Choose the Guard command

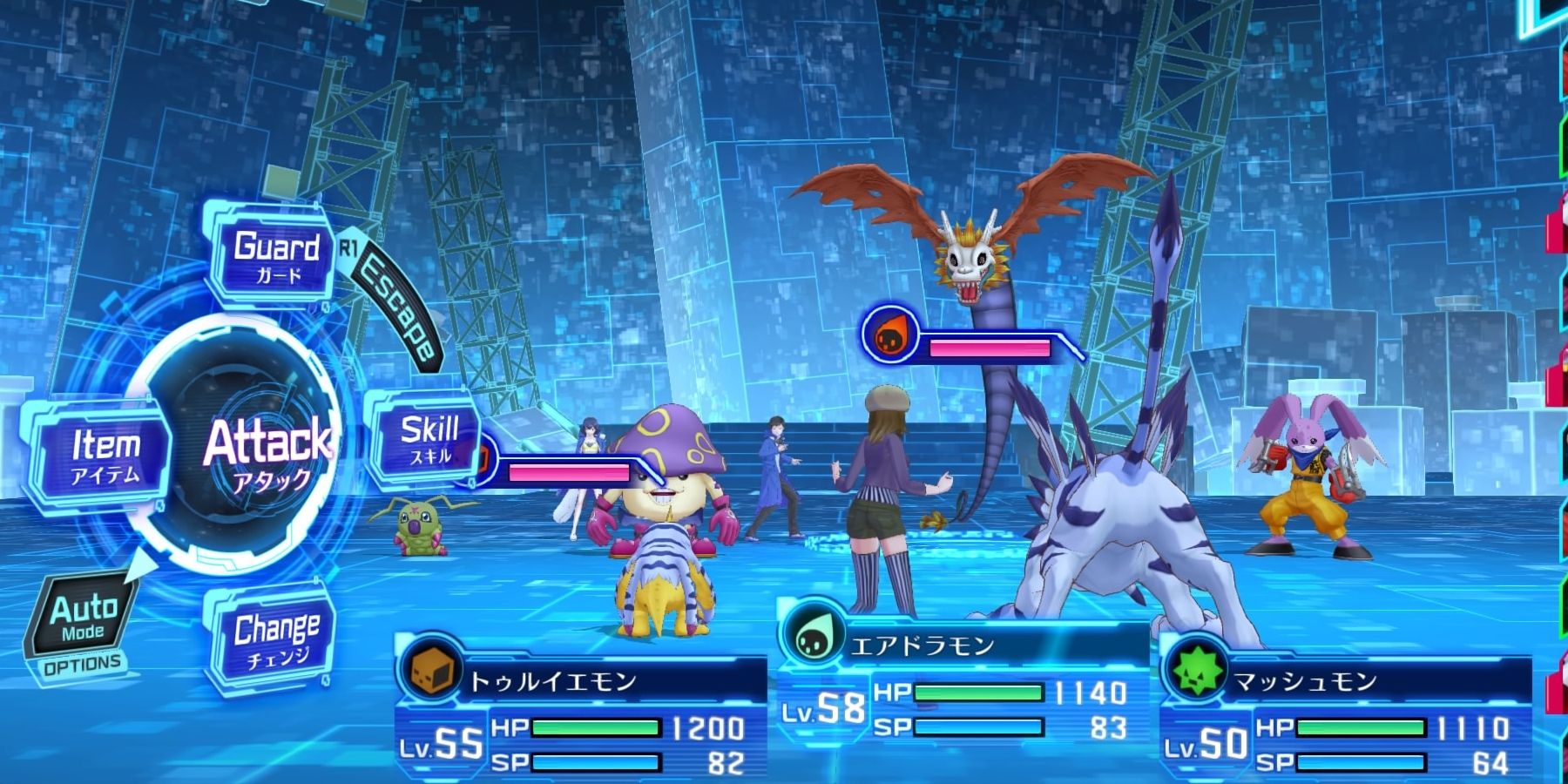tap(274, 257)
